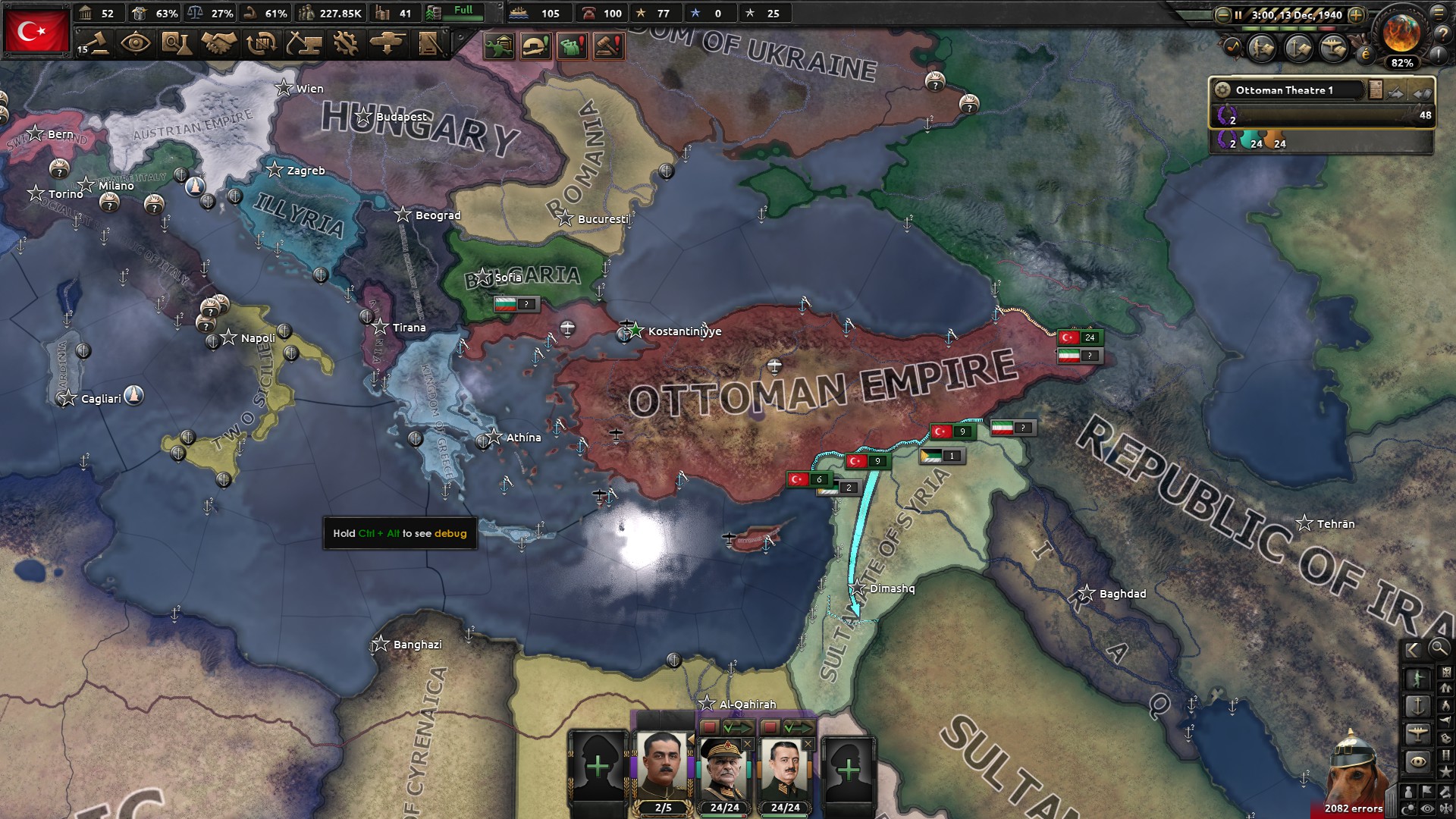The image size is (1456, 819).
Task: Increase game speed using plus control
Action: [x=1357, y=14]
